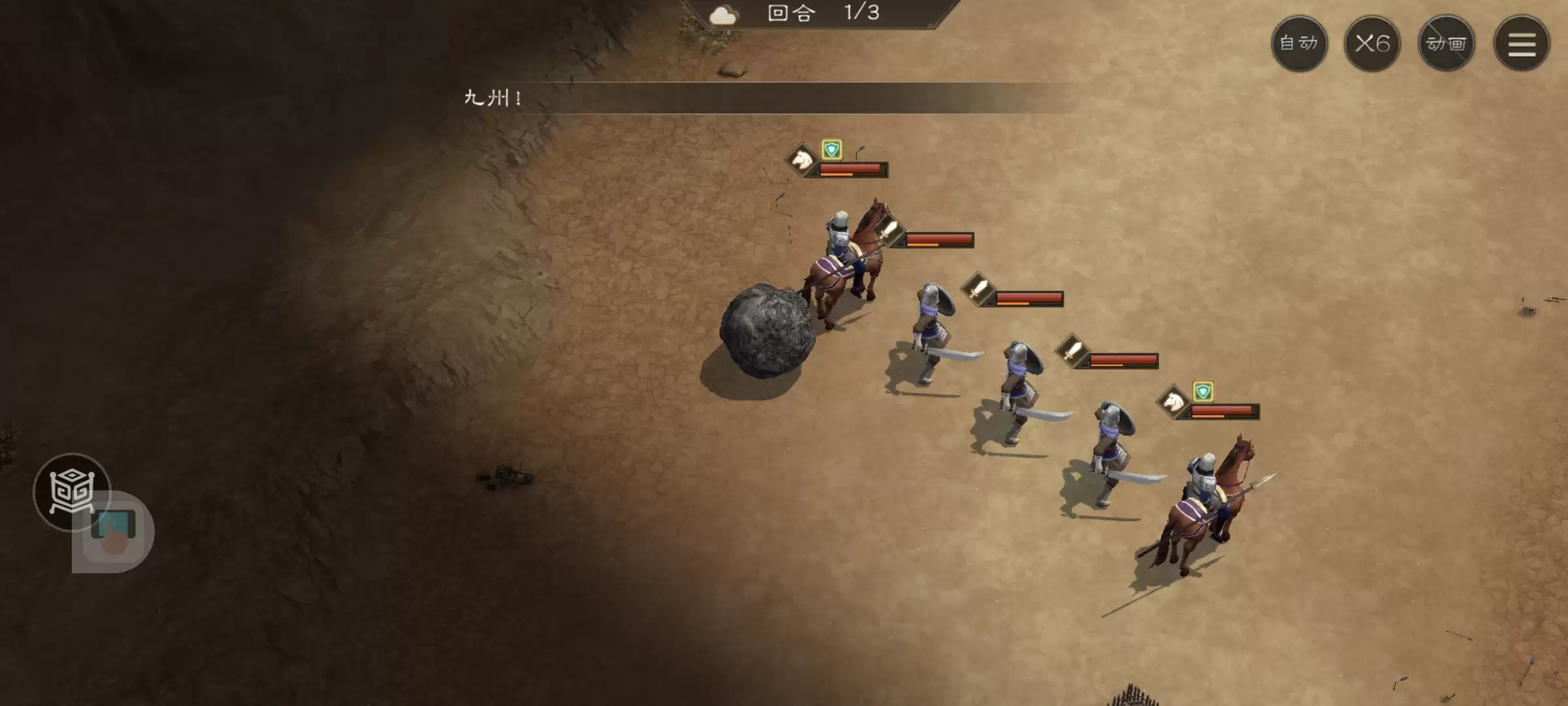1568x706 pixels.
Task: Tap the speed multiplier X6 icon
Action: (1372, 42)
